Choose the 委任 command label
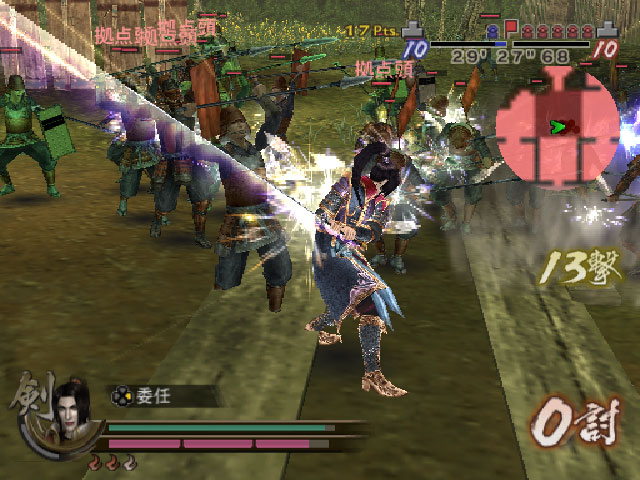 153,396
